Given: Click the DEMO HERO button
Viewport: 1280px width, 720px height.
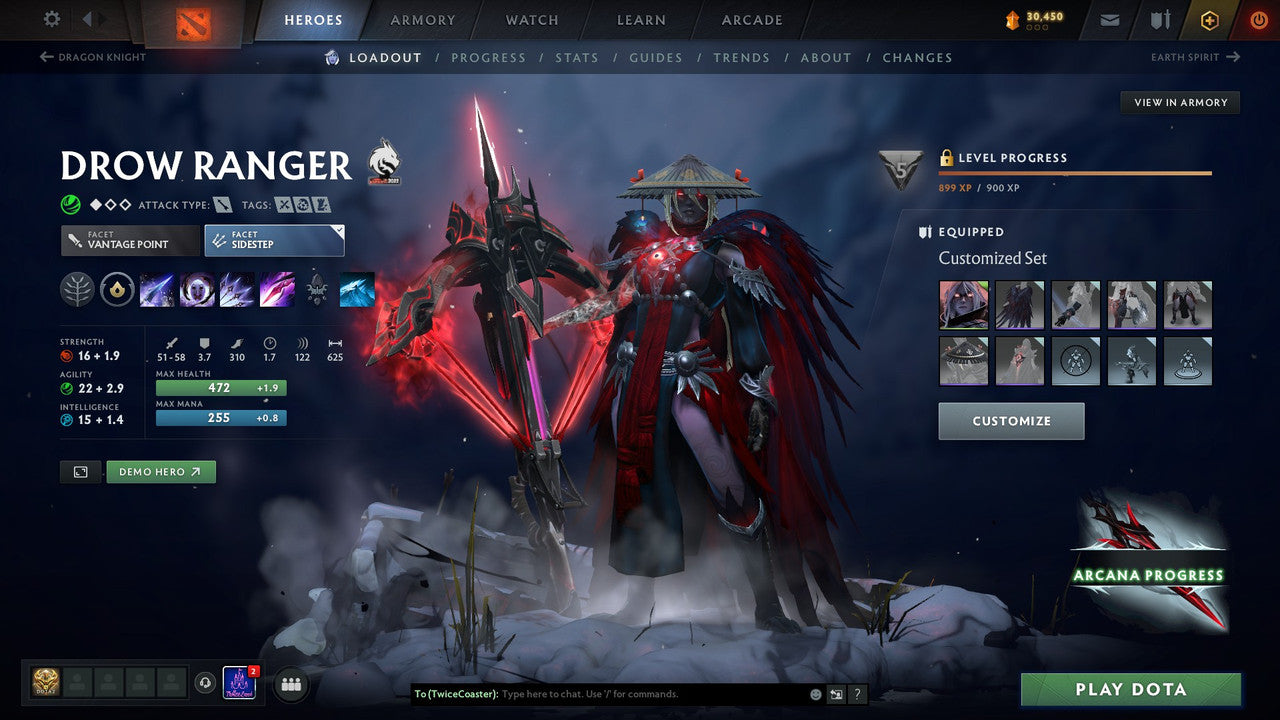Looking at the screenshot, I should click(161, 471).
